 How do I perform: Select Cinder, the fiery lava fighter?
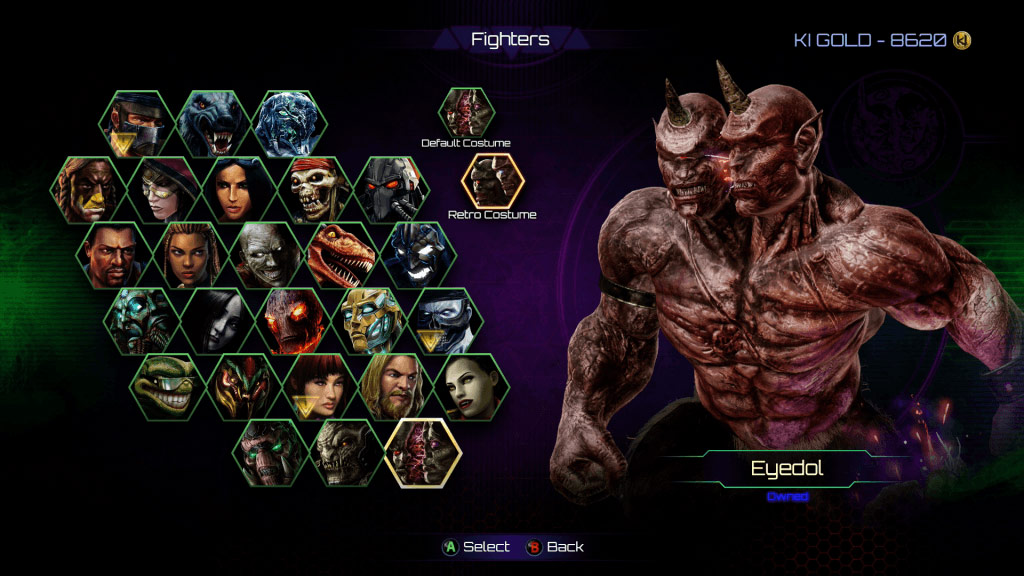(293, 321)
